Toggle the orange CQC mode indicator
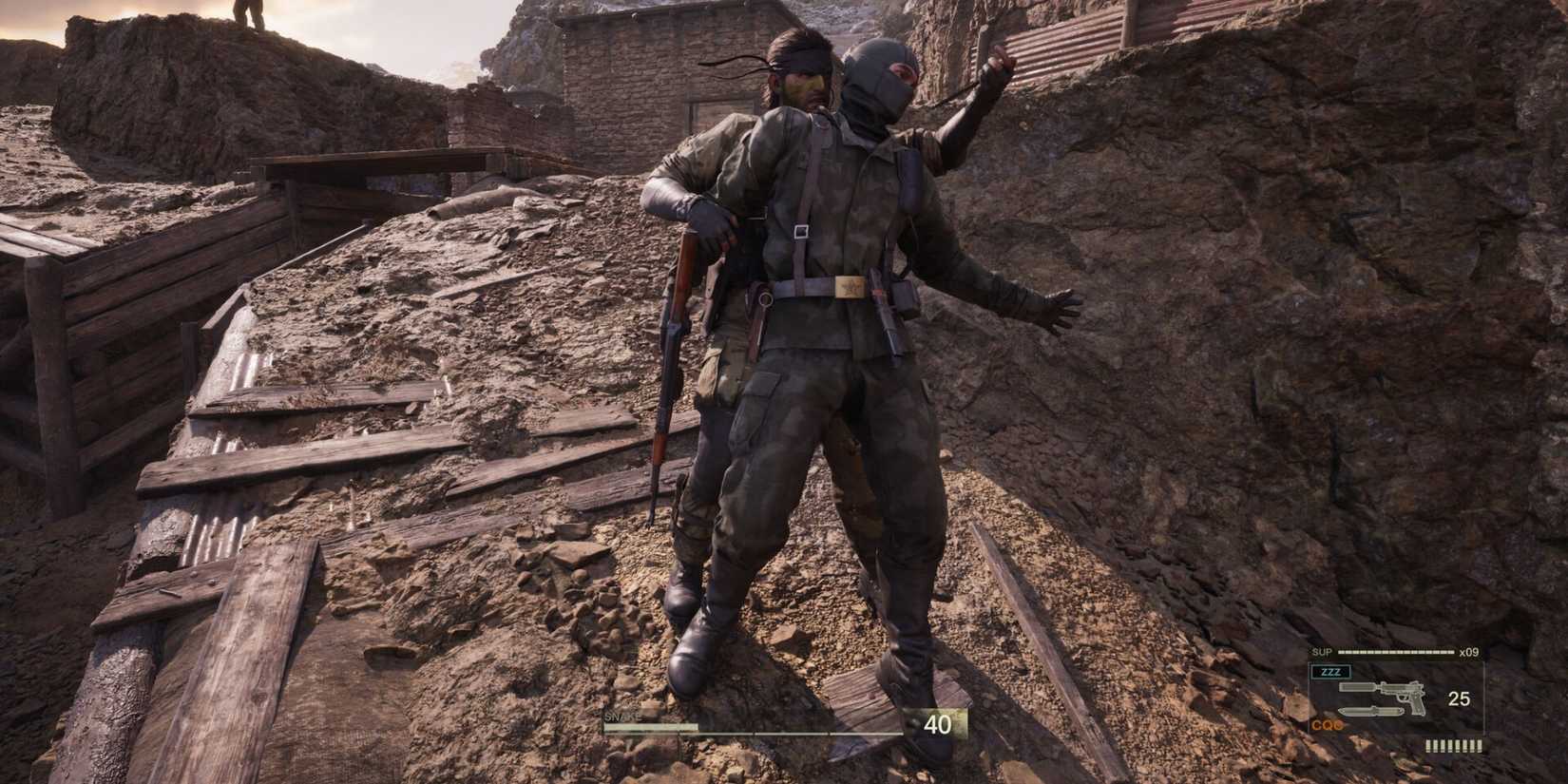The width and height of the screenshot is (1568, 784). pyautogui.click(x=1327, y=725)
